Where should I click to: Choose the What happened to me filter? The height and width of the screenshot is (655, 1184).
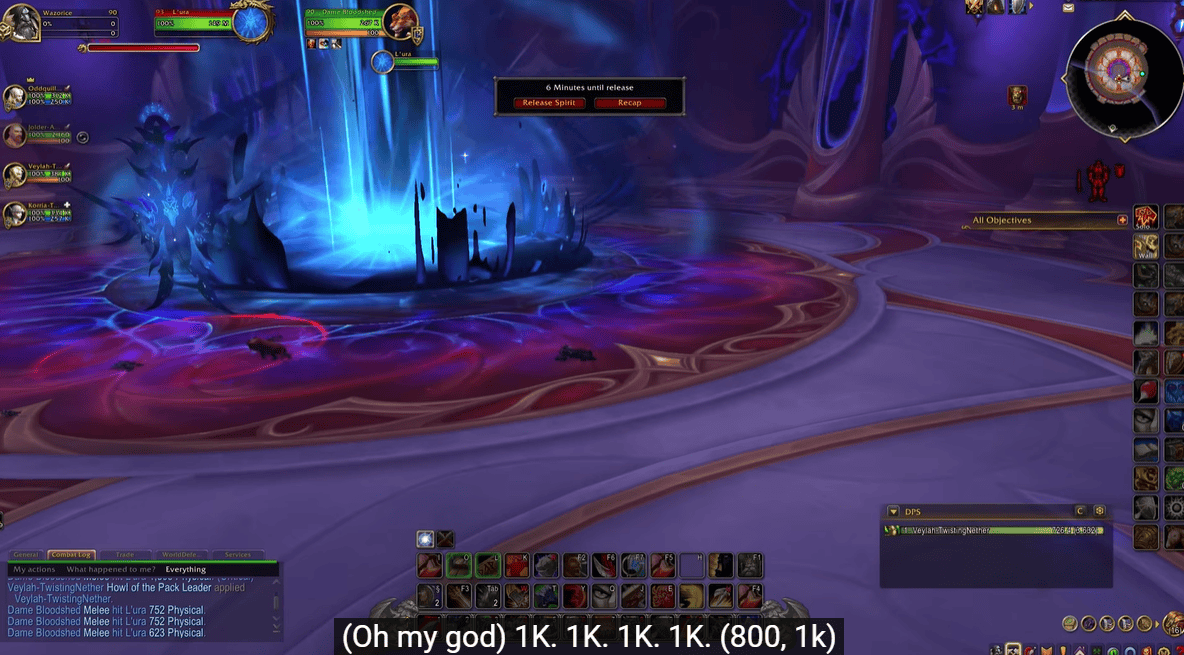[x=111, y=569]
